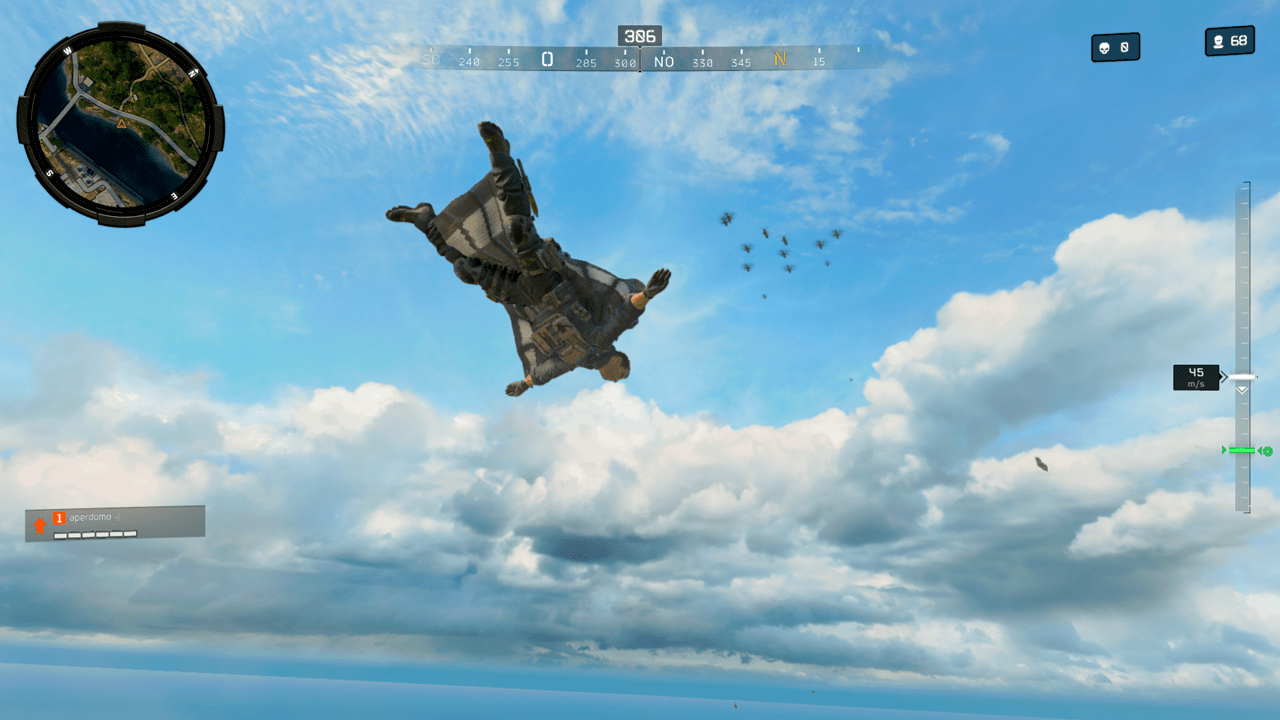Screen dimensions: 1280x720
Task: Click the crossed-out shield icon beside the skull
Action: 1123,47
